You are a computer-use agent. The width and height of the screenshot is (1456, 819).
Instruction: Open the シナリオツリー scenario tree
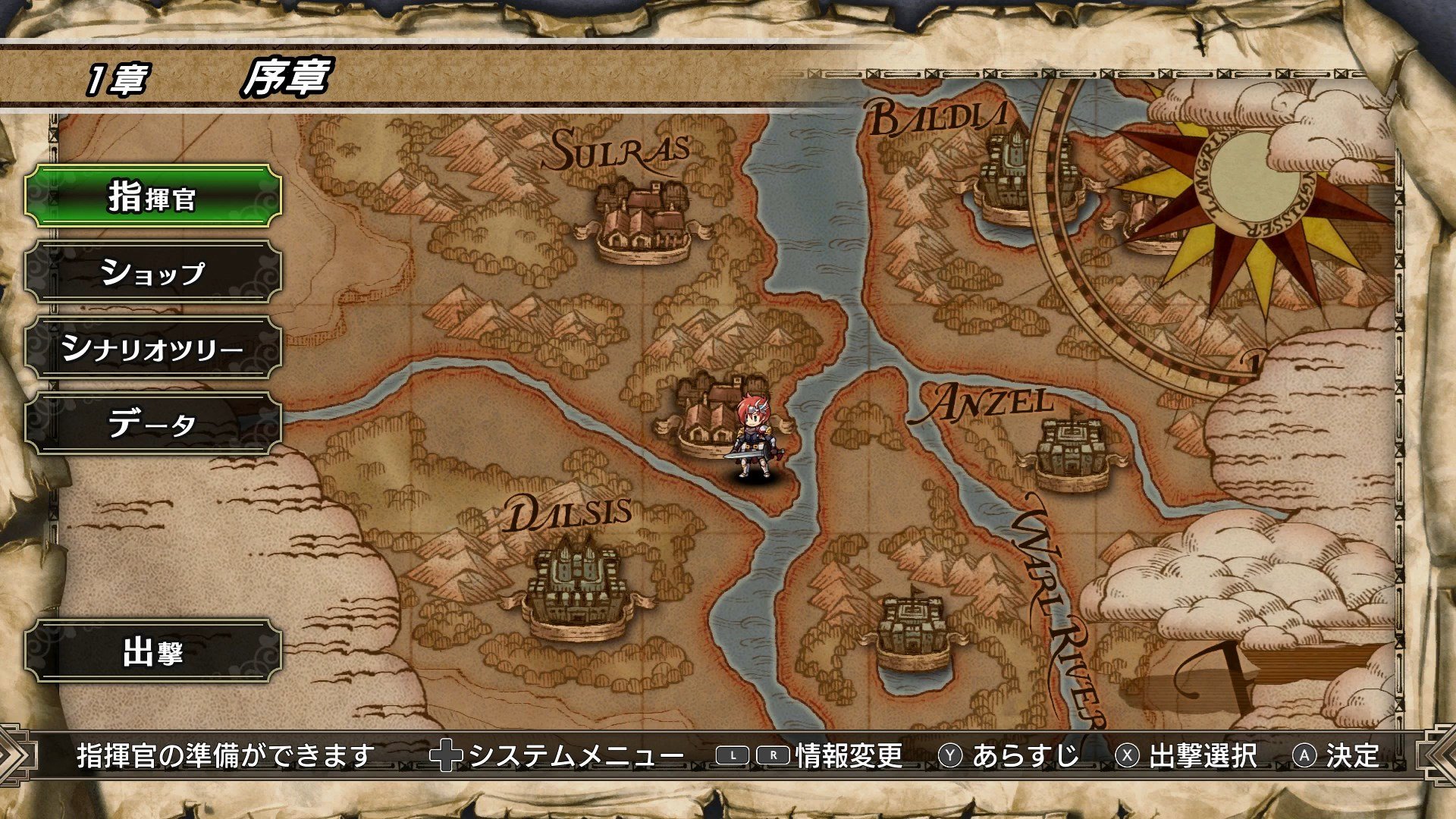pyautogui.click(x=150, y=347)
